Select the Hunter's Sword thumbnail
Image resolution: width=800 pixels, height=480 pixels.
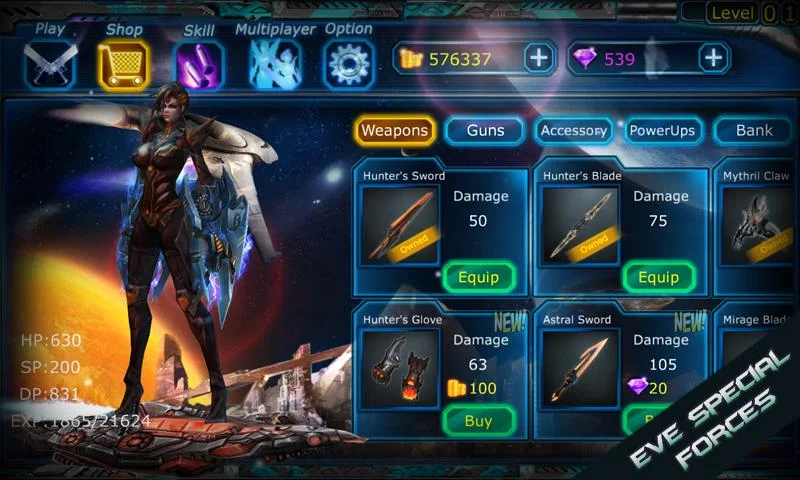pos(399,226)
